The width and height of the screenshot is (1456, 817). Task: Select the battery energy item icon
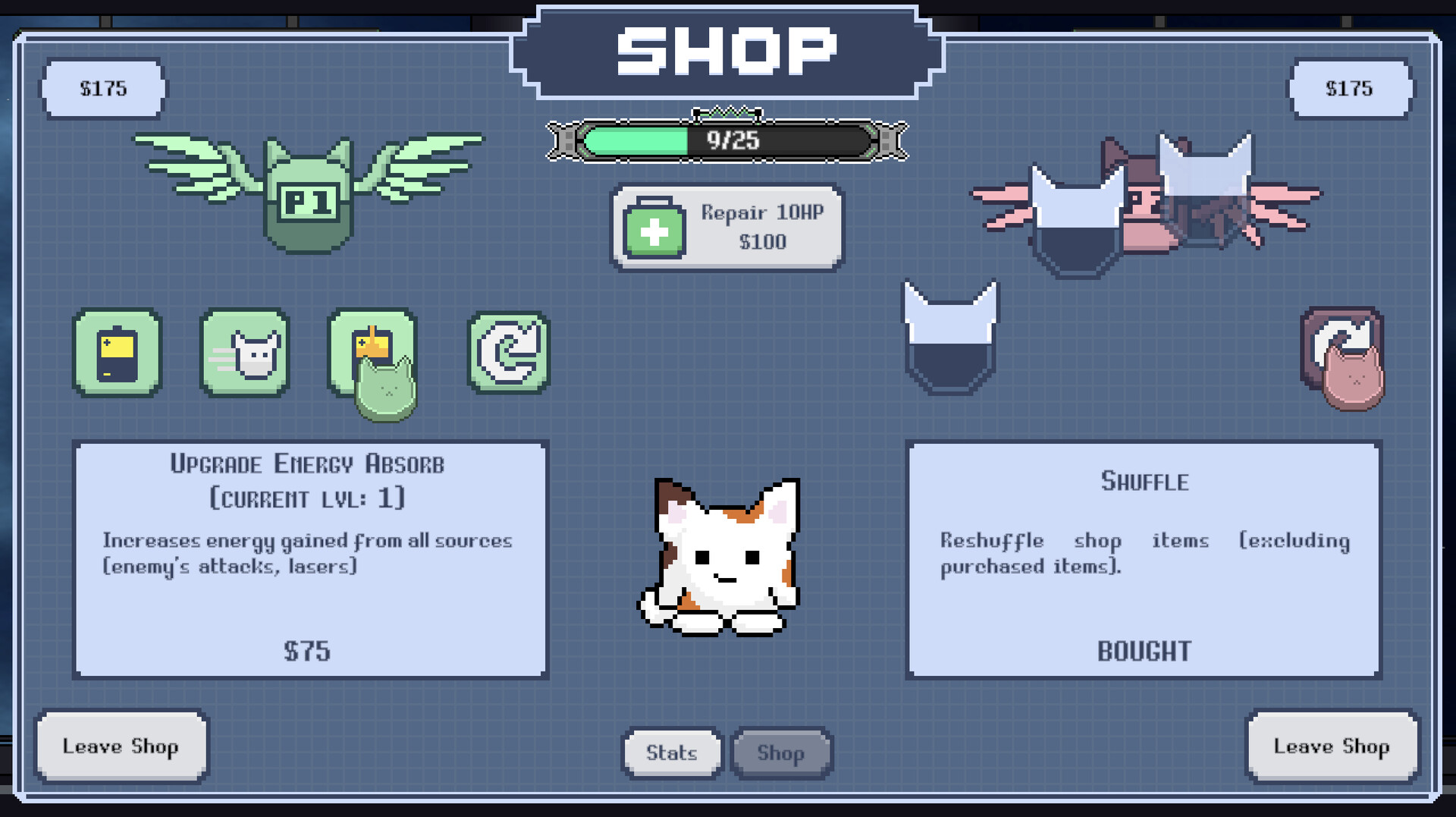click(x=118, y=354)
